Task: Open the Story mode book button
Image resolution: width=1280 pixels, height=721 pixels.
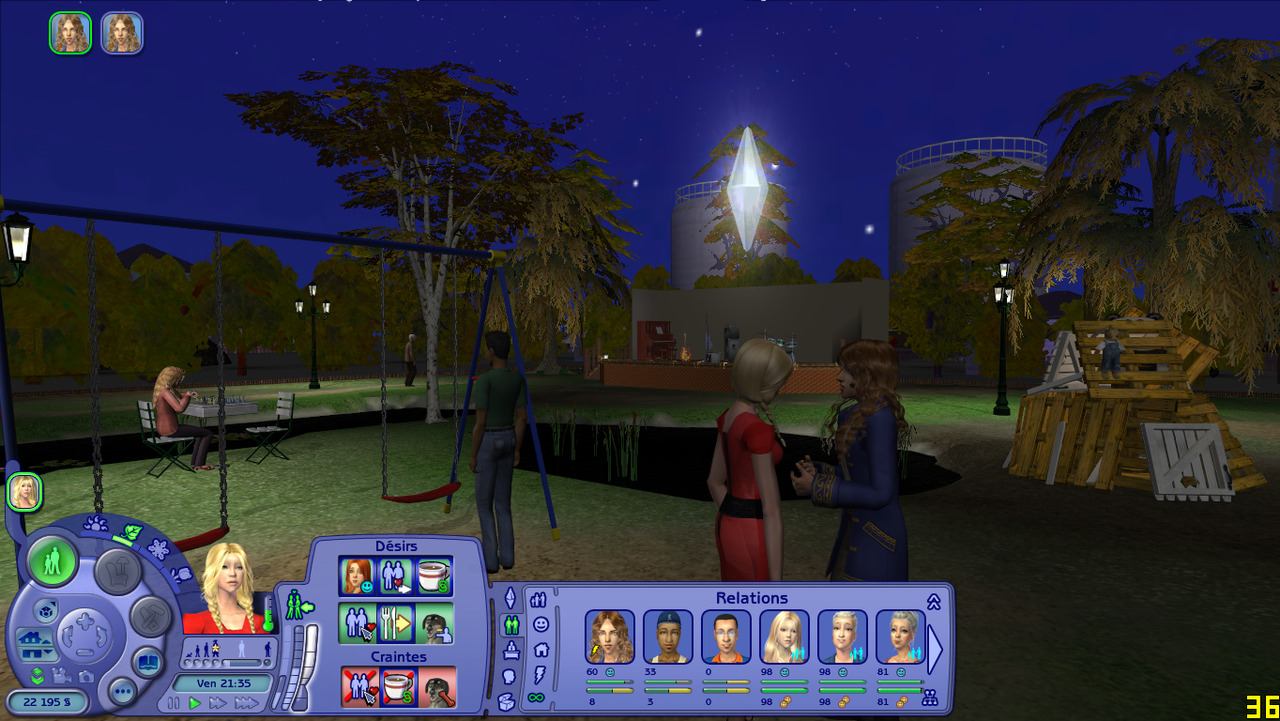Action: pos(147,661)
